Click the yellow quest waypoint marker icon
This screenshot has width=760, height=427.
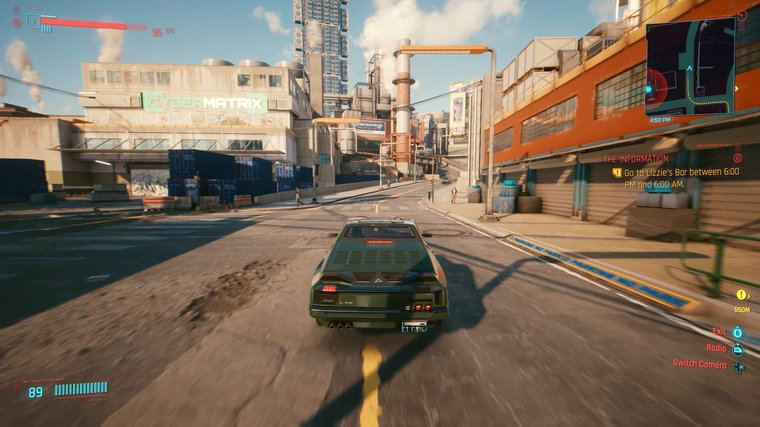point(741,295)
